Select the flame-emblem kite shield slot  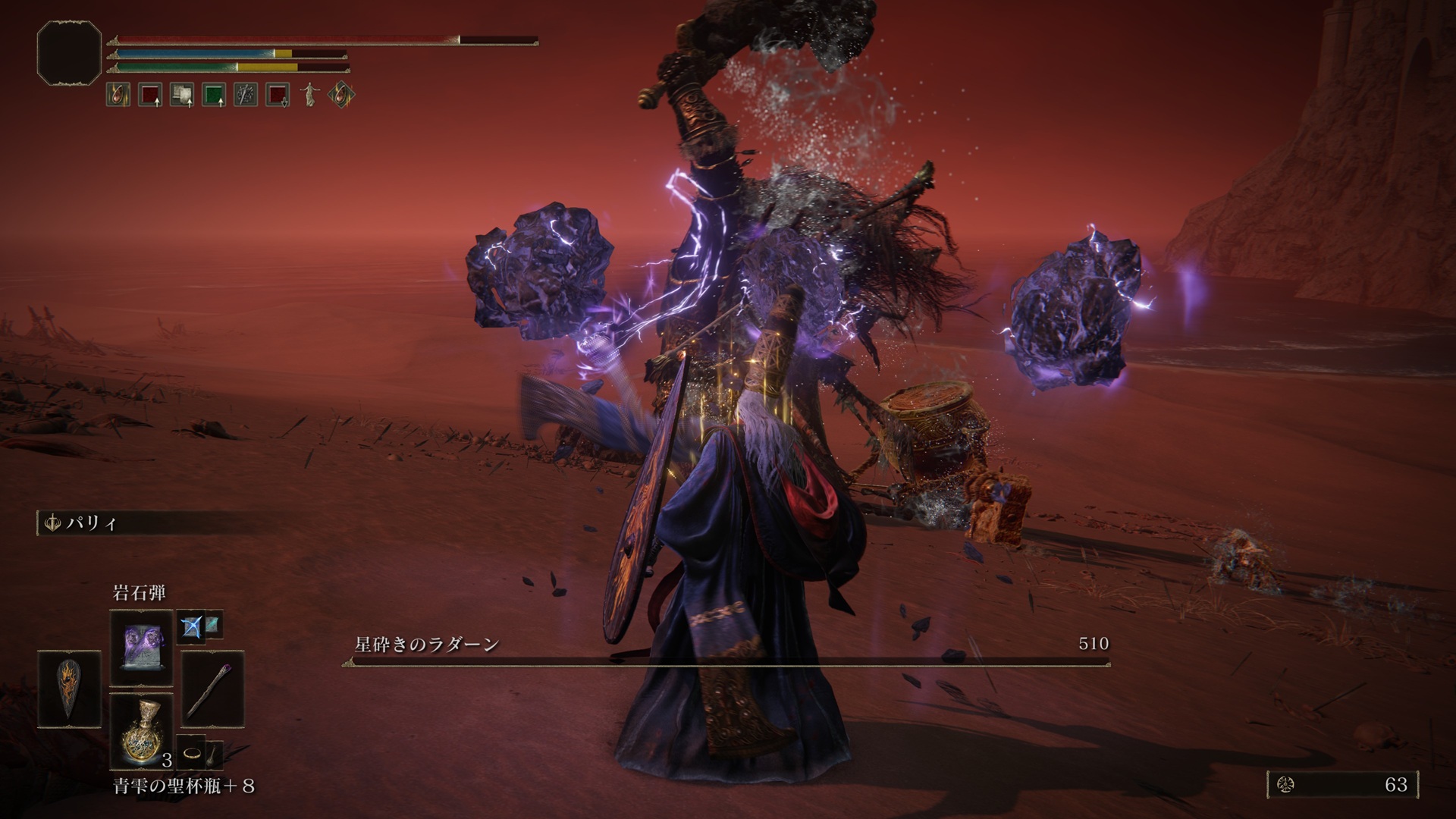(69, 689)
